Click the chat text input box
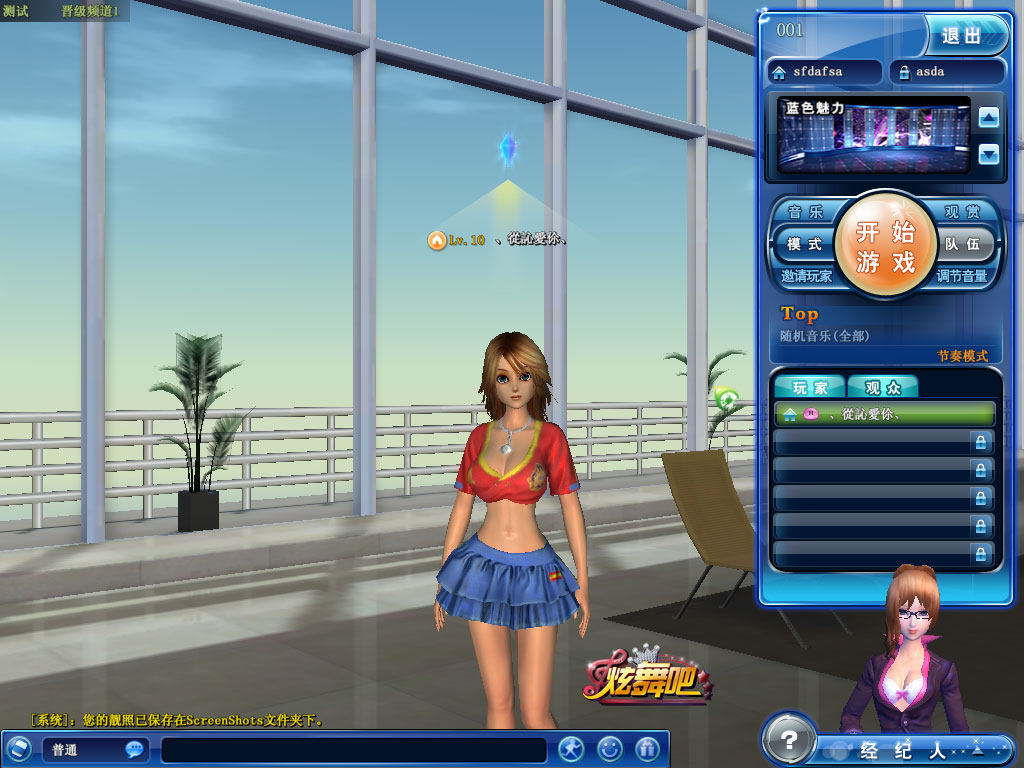The image size is (1024, 768). click(x=354, y=750)
